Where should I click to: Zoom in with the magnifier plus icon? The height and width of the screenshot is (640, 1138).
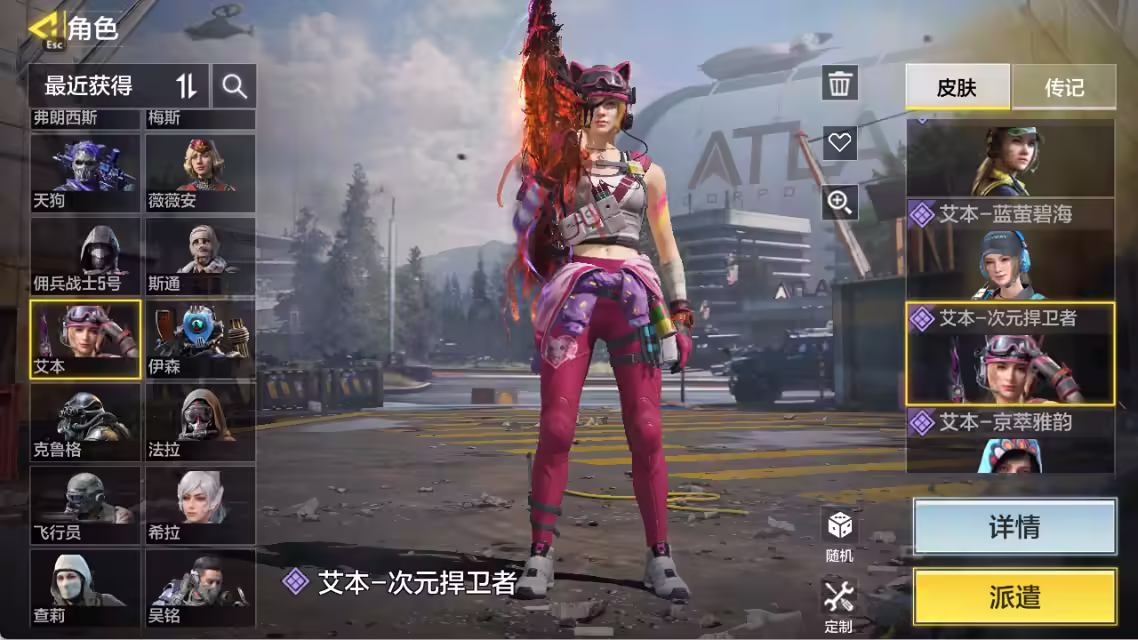pyautogui.click(x=840, y=203)
